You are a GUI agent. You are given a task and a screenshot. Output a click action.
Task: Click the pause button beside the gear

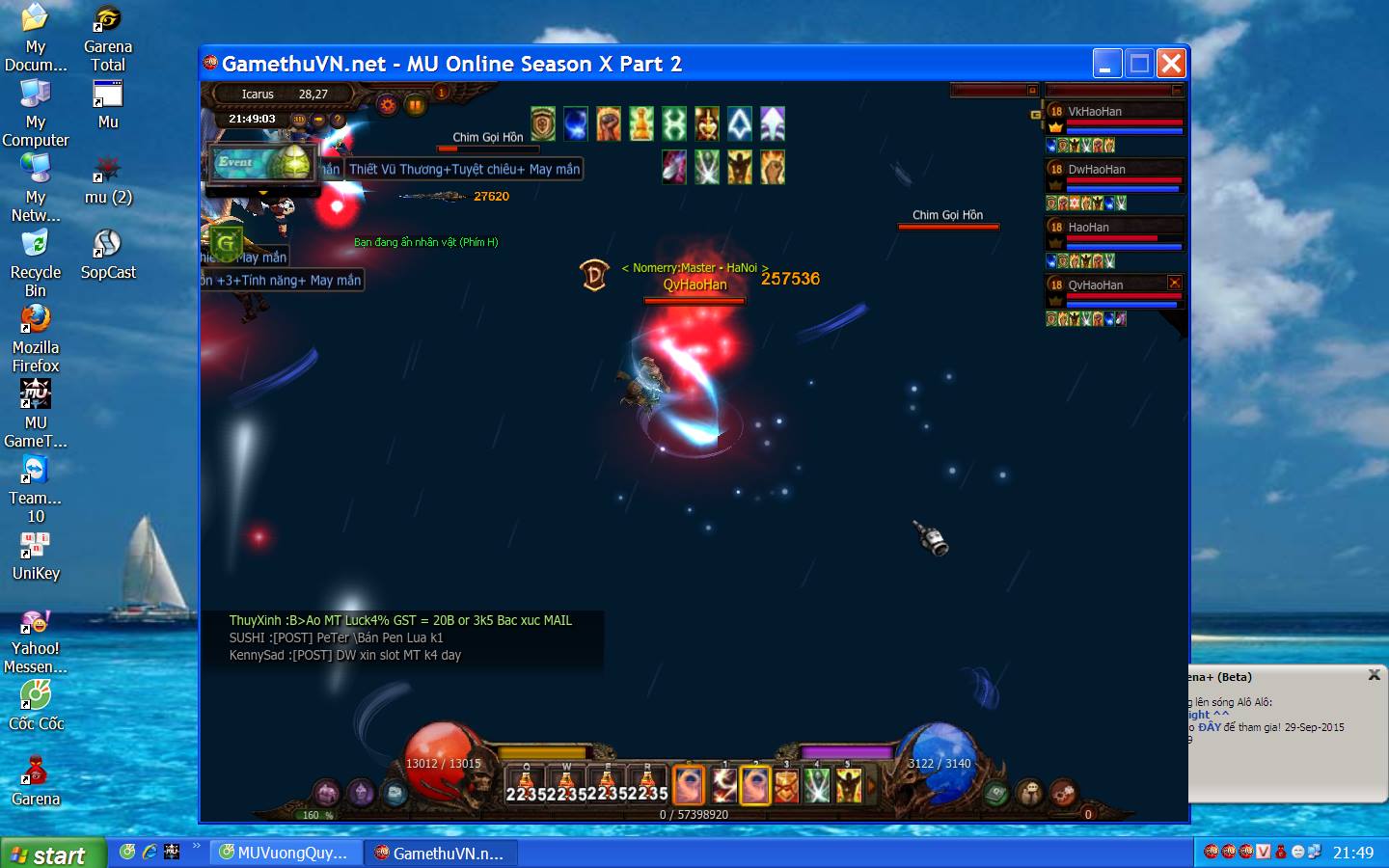(x=416, y=105)
